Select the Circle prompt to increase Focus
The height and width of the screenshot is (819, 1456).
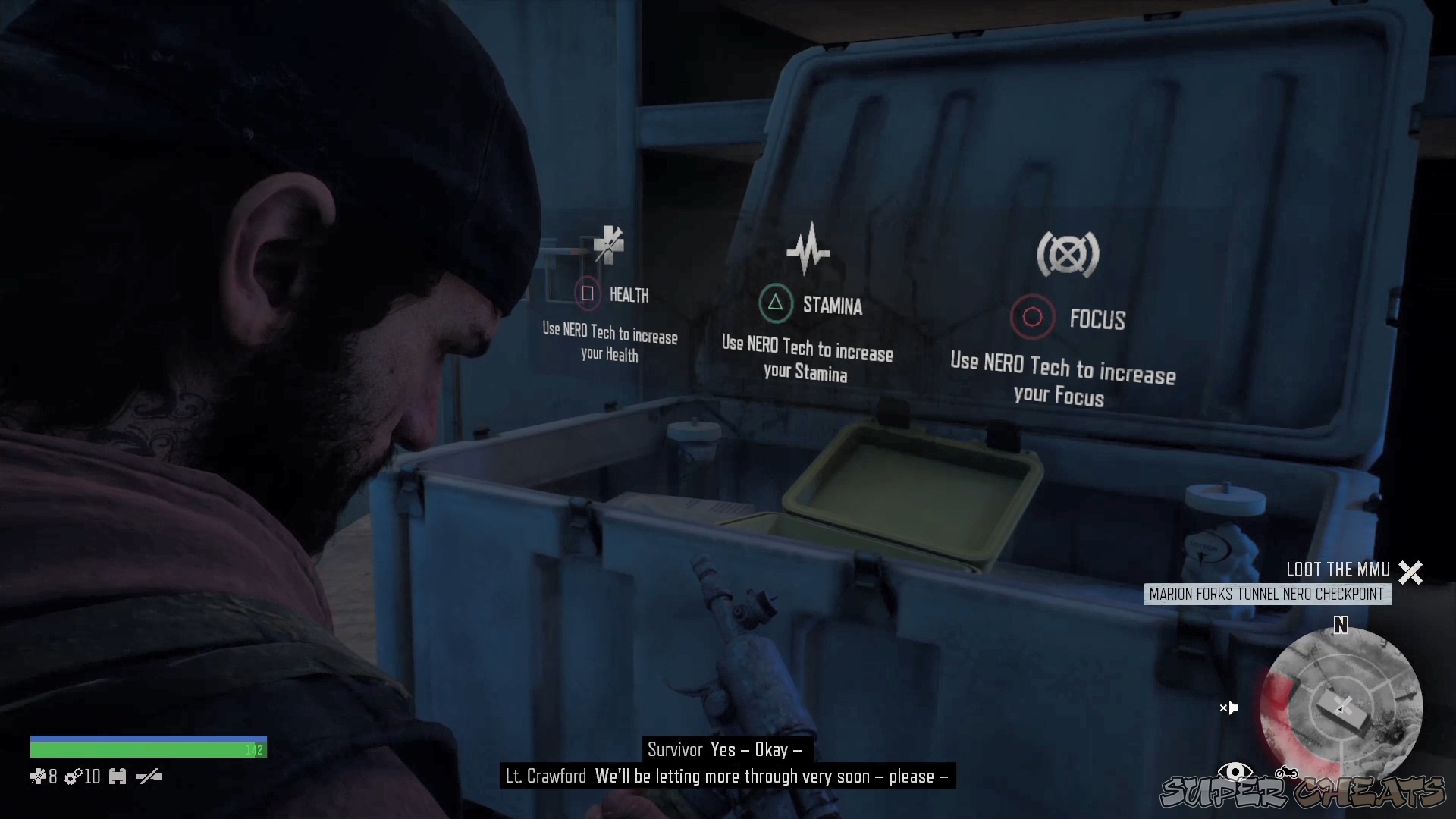[x=1033, y=317]
